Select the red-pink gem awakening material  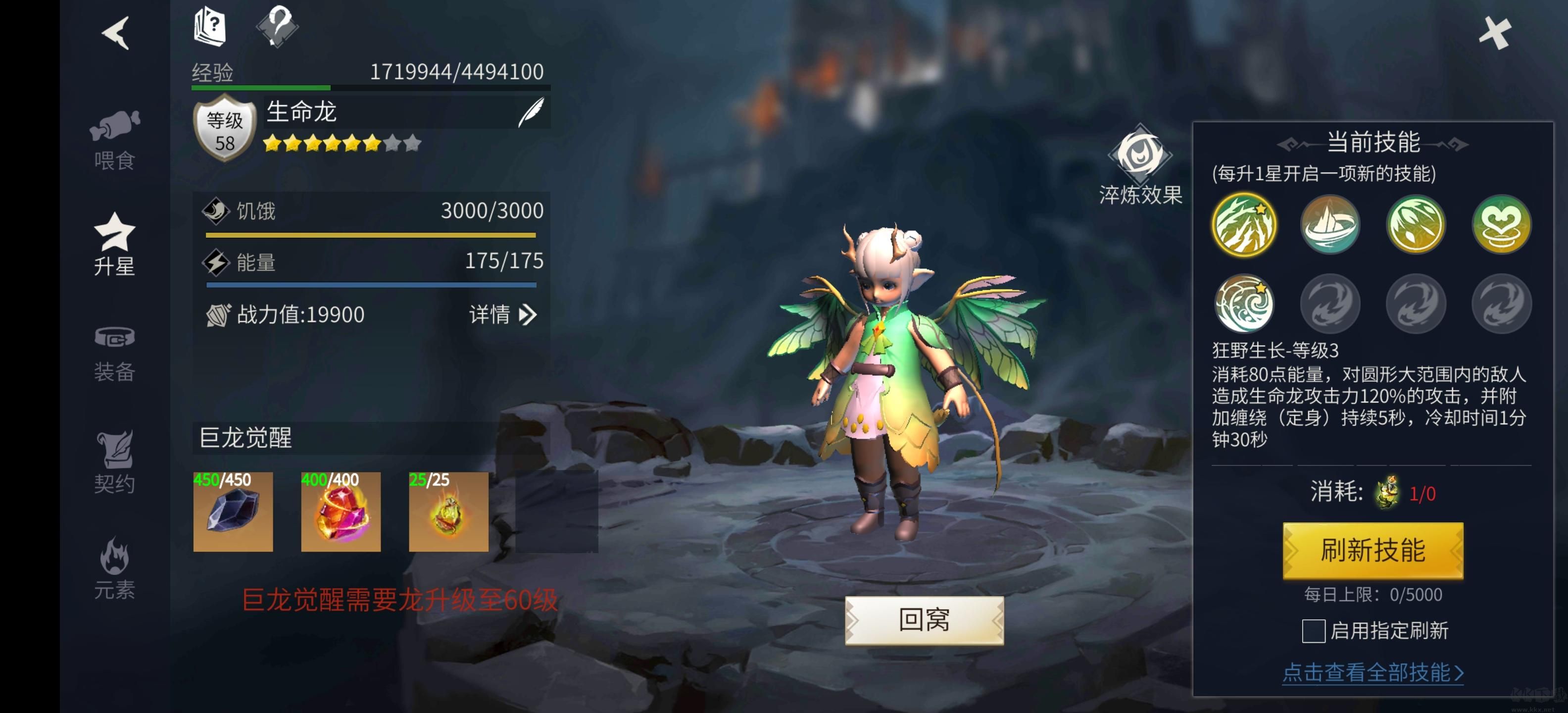tap(341, 511)
